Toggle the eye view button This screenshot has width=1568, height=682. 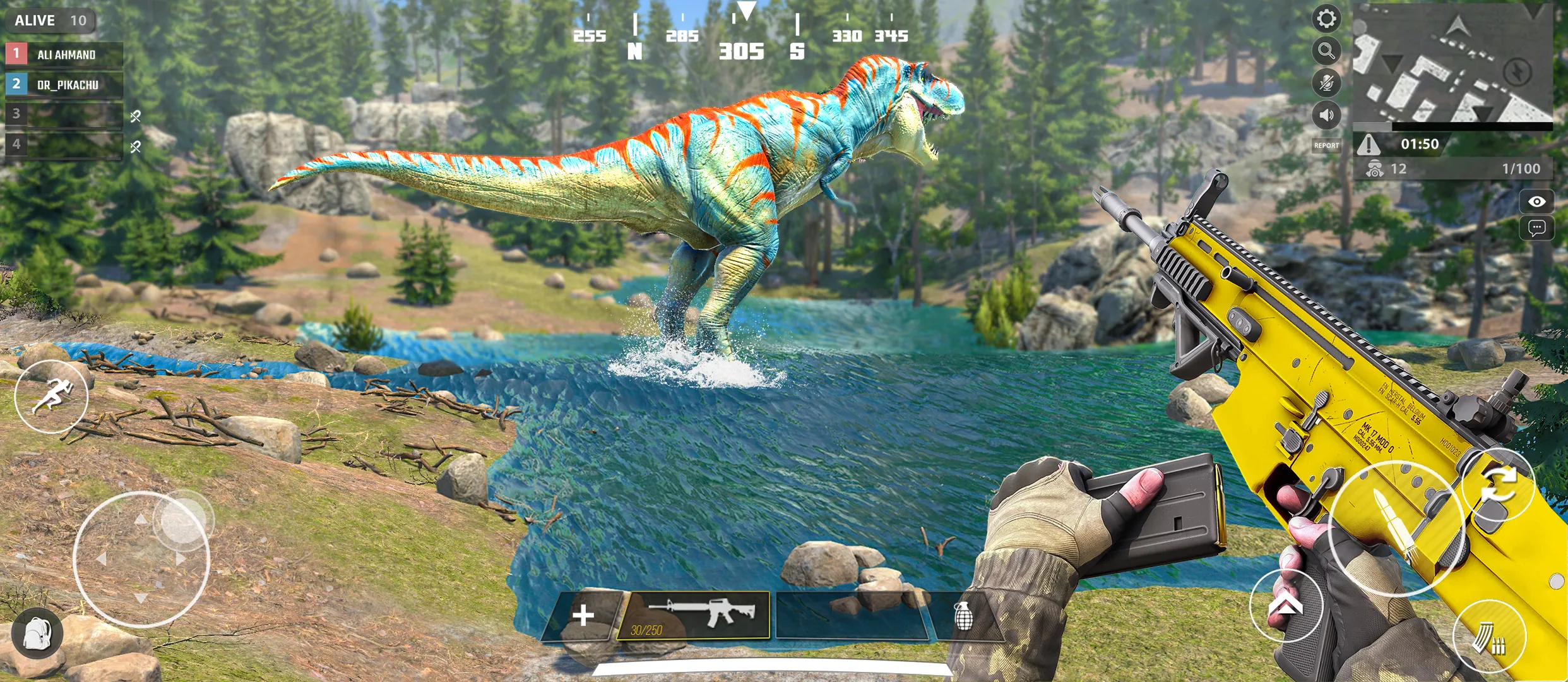pyautogui.click(x=1536, y=201)
